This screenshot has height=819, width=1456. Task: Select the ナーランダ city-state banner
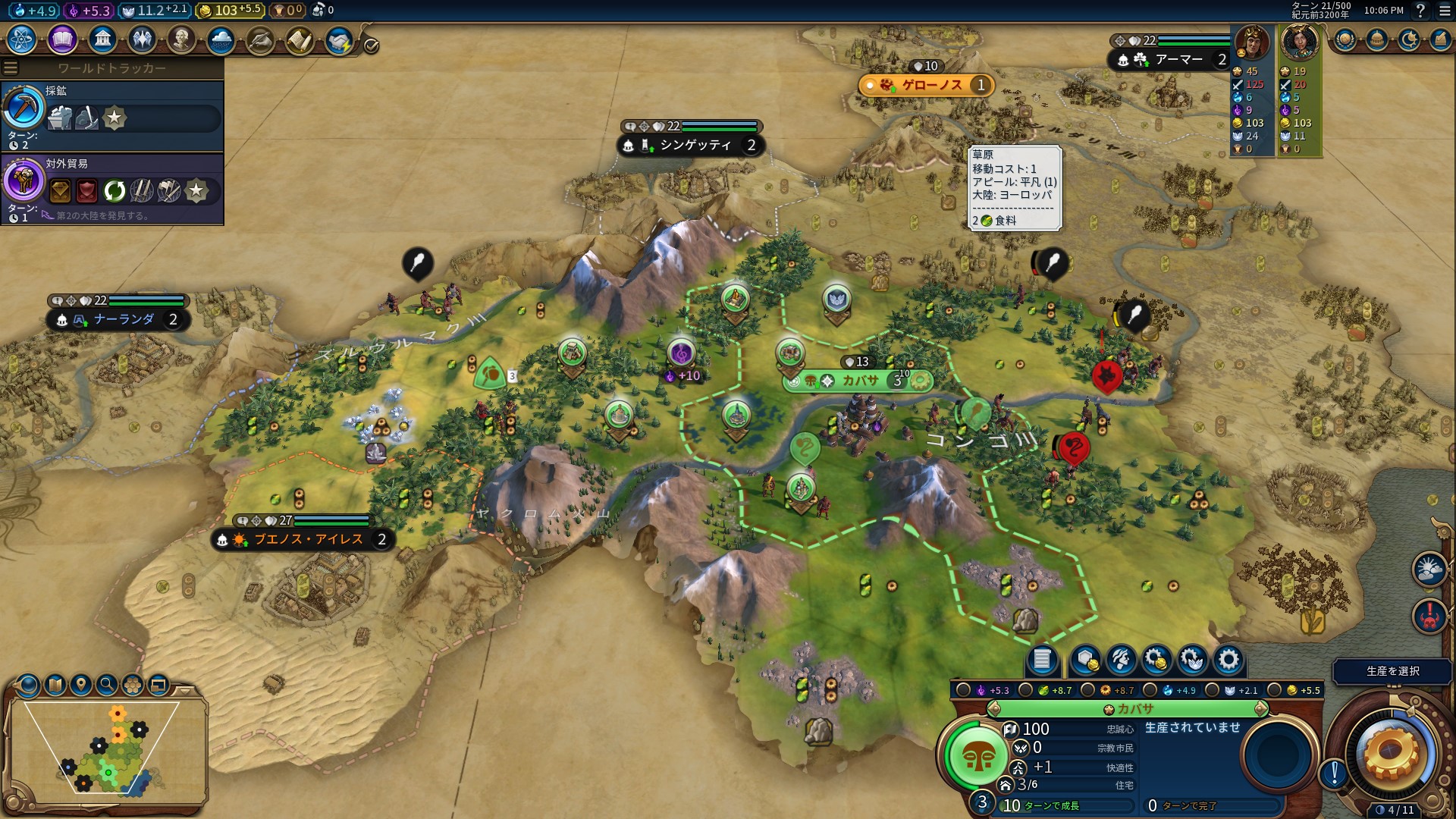124,319
